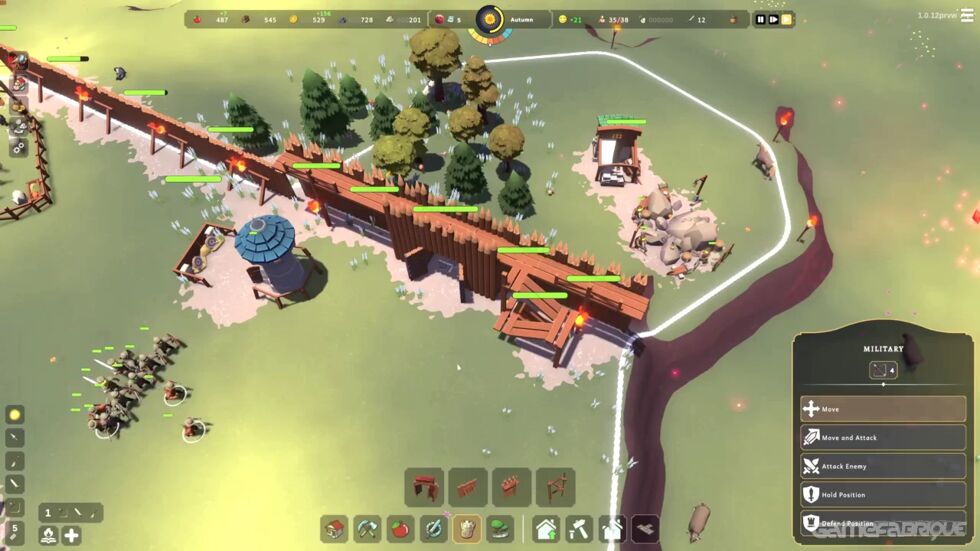This screenshot has width=980, height=551.
Task: Select the defense tower build category
Action: pos(466,528)
